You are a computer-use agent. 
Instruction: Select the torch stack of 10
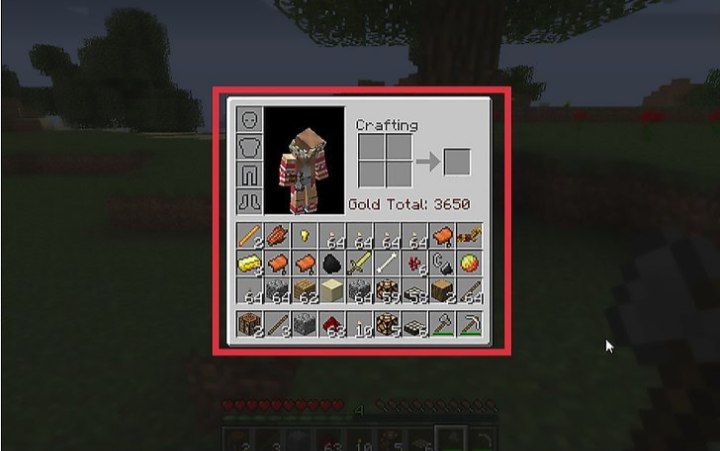pyautogui.click(x=358, y=325)
